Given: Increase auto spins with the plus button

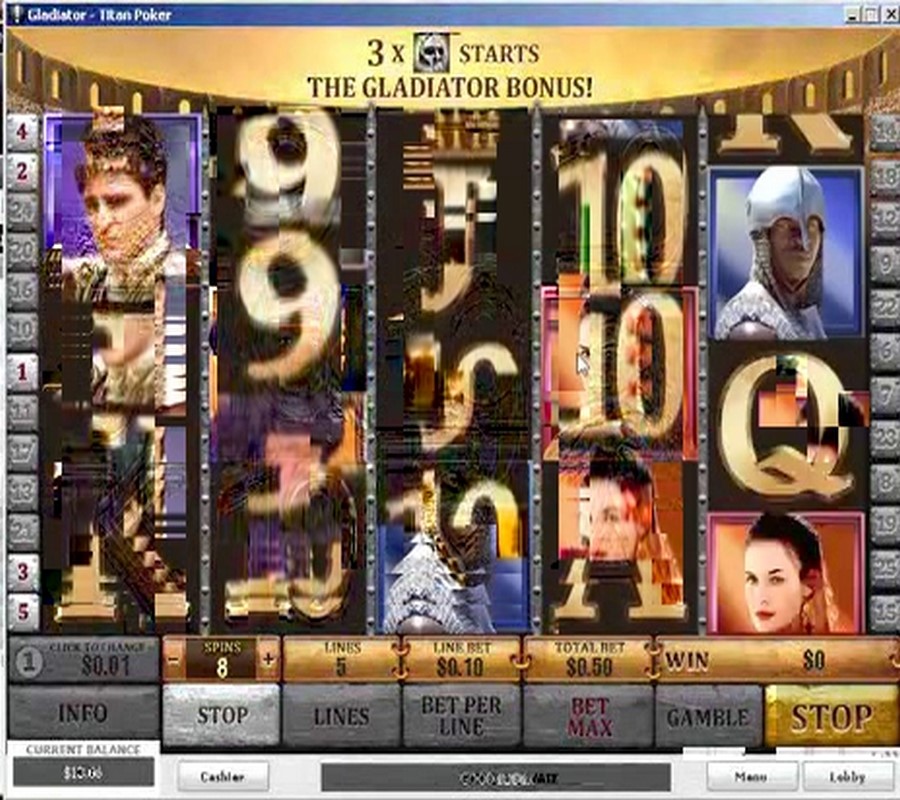Looking at the screenshot, I should pyautogui.click(x=268, y=660).
